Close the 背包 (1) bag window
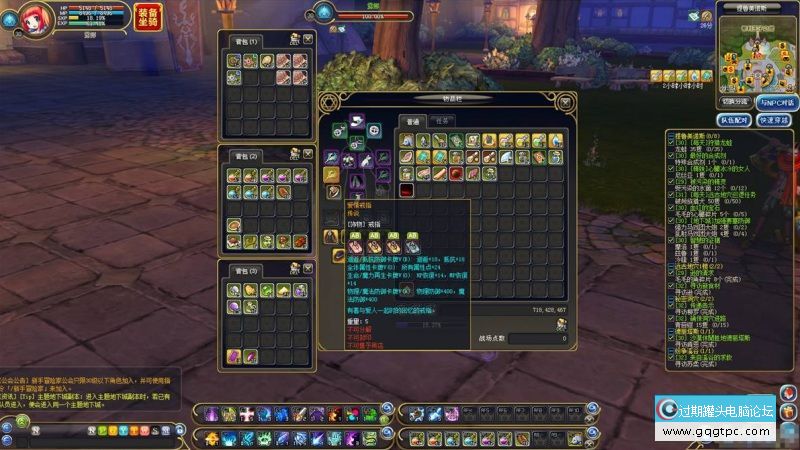The height and width of the screenshot is (450, 800). (308, 40)
